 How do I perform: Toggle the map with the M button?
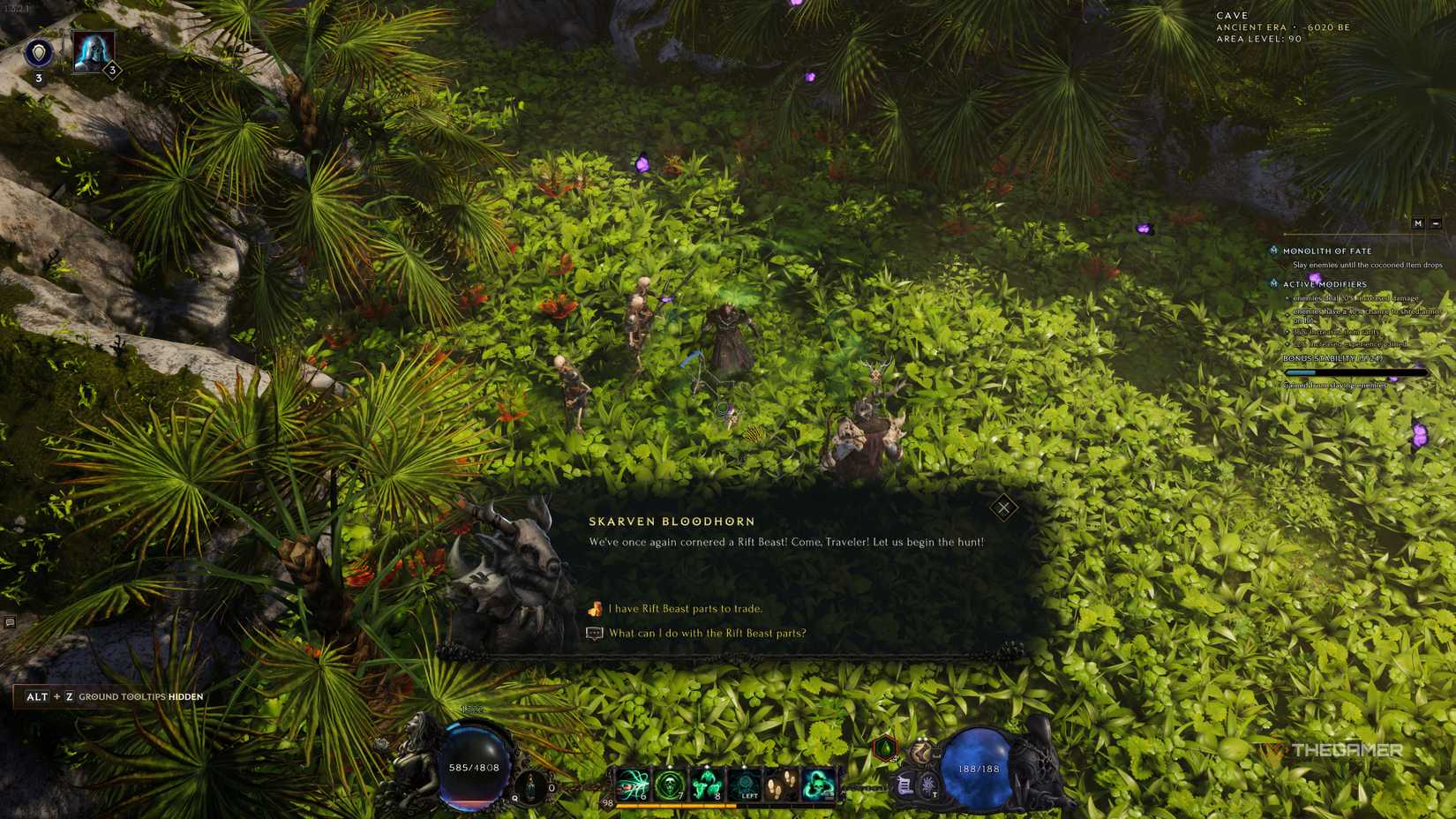(1418, 223)
